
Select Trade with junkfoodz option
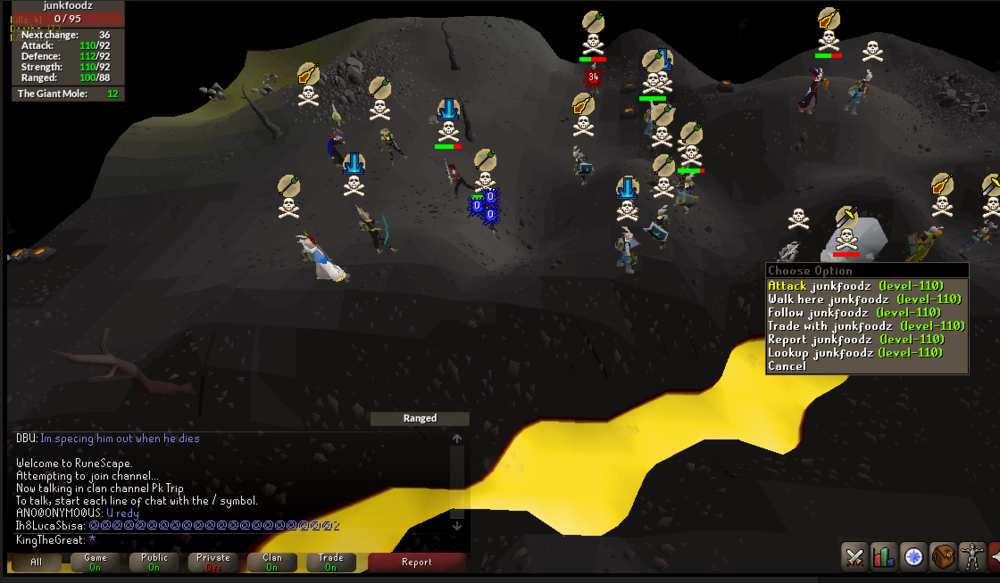click(x=865, y=326)
